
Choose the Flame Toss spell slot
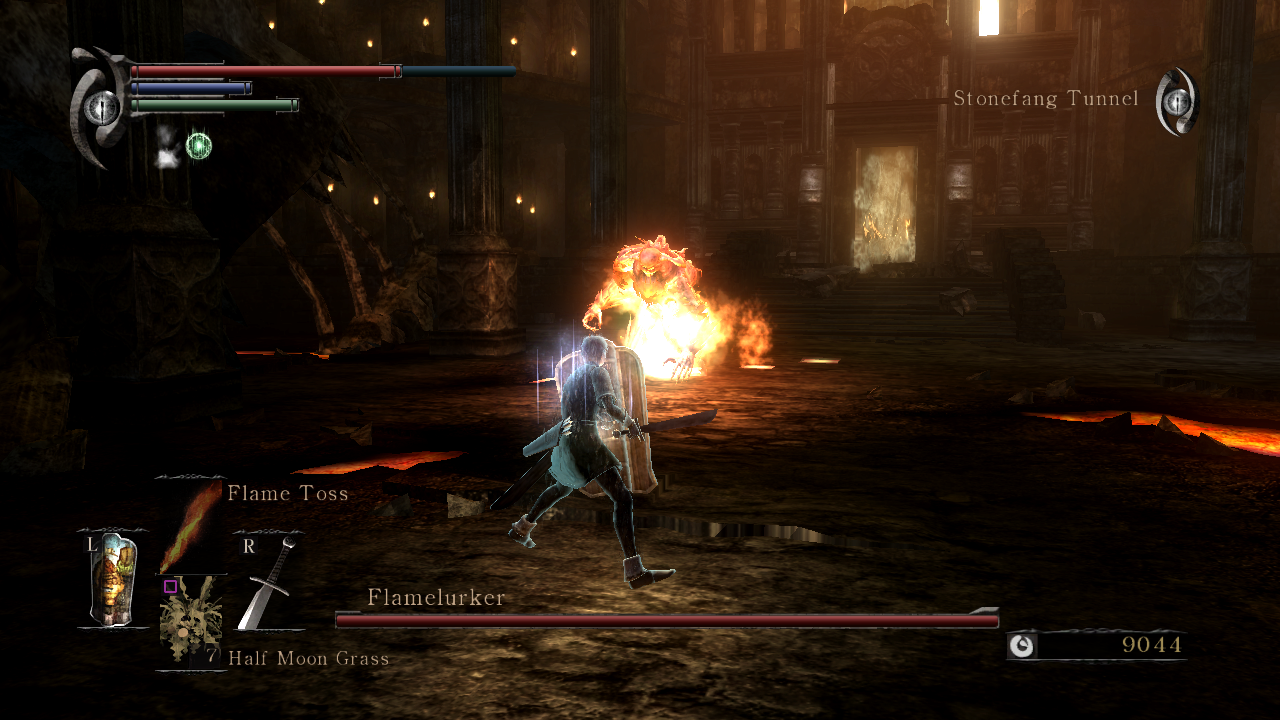[x=190, y=526]
